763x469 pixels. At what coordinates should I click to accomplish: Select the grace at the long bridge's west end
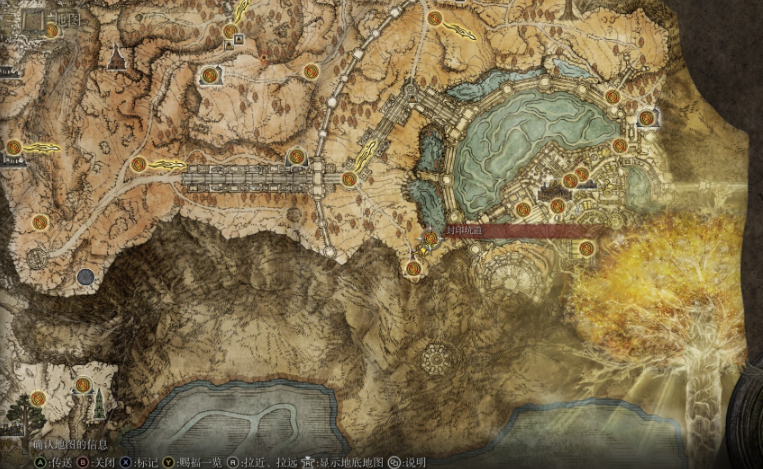139,164
